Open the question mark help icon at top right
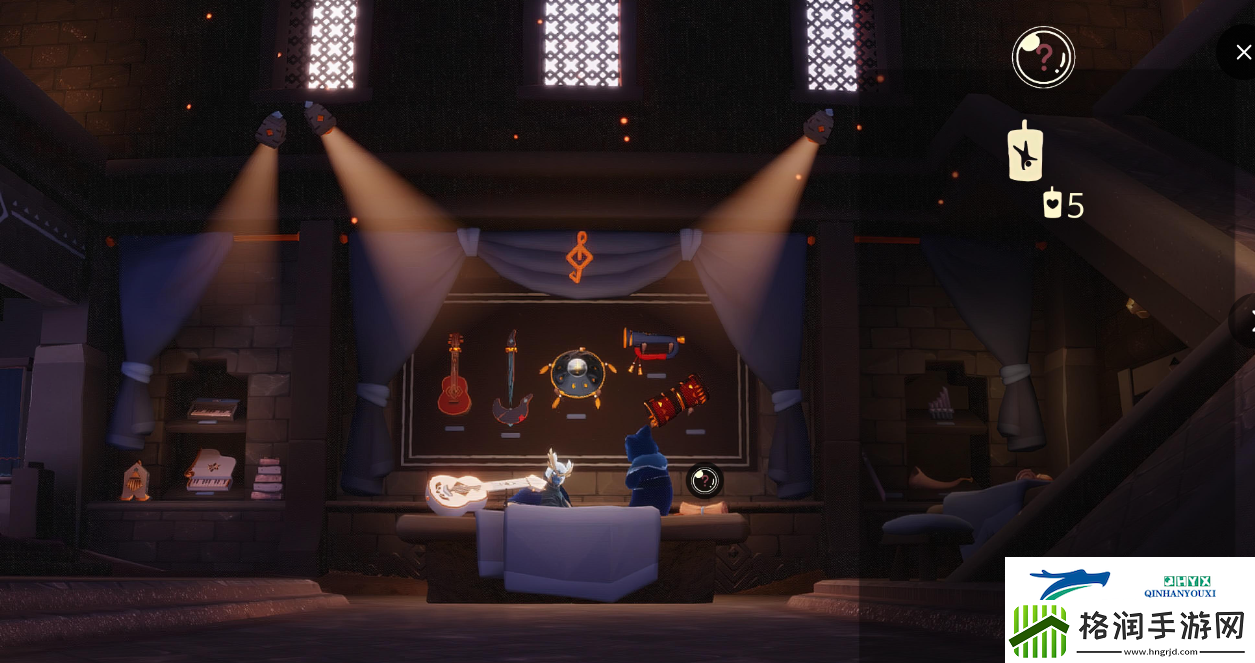 pos(1043,57)
